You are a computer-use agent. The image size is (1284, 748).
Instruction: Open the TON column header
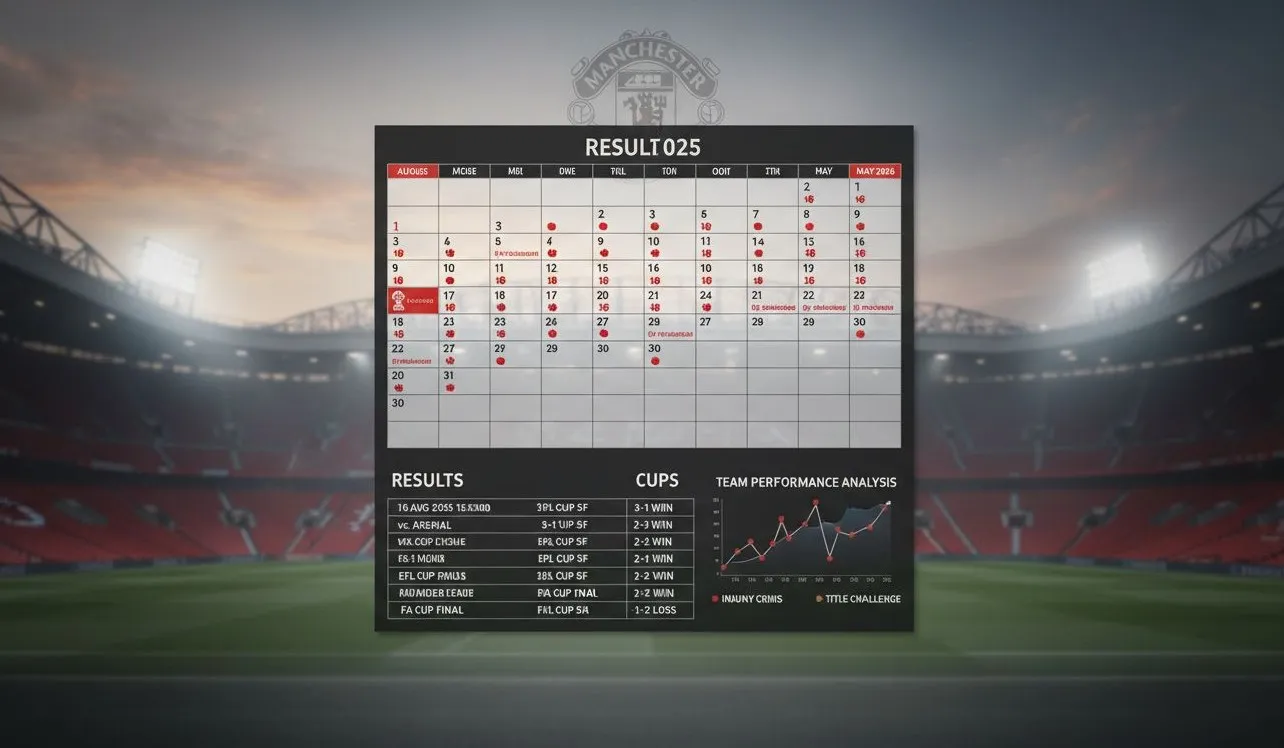(x=669, y=171)
